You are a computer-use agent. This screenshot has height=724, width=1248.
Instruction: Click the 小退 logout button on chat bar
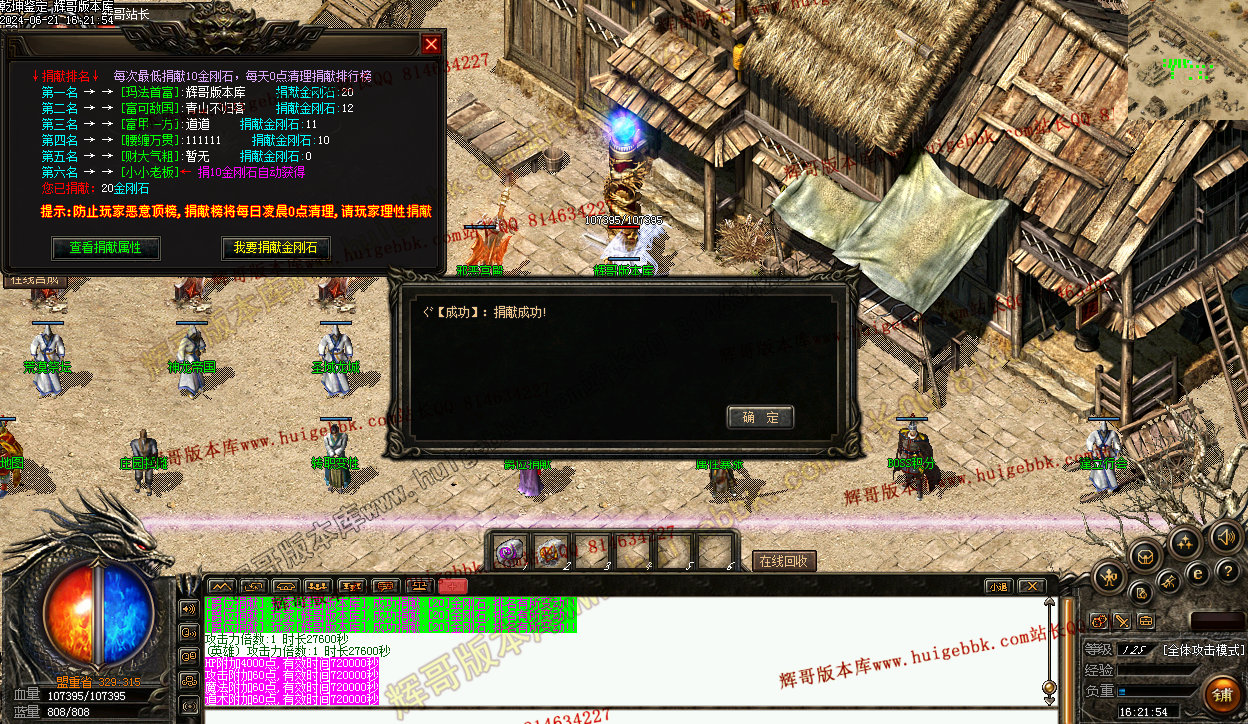click(997, 586)
